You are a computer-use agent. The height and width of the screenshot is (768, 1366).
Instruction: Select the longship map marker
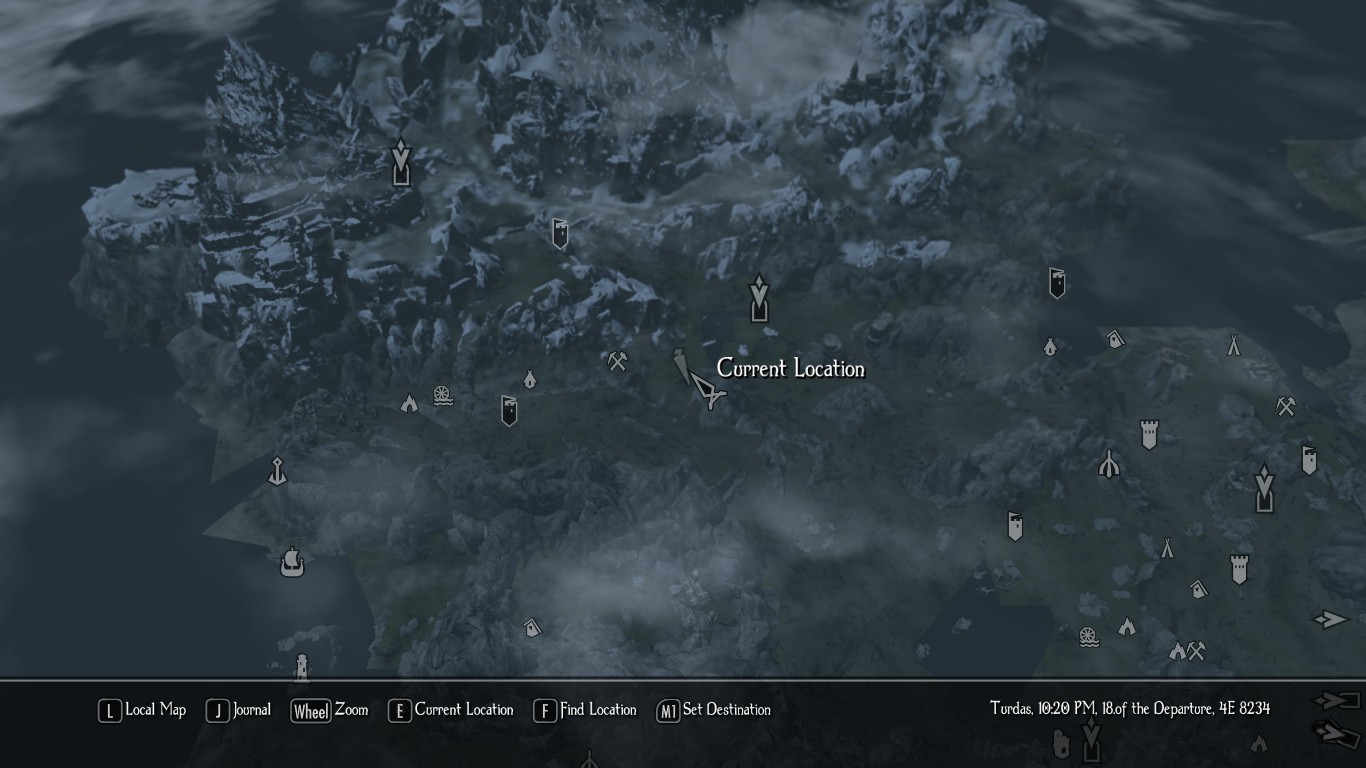point(291,561)
